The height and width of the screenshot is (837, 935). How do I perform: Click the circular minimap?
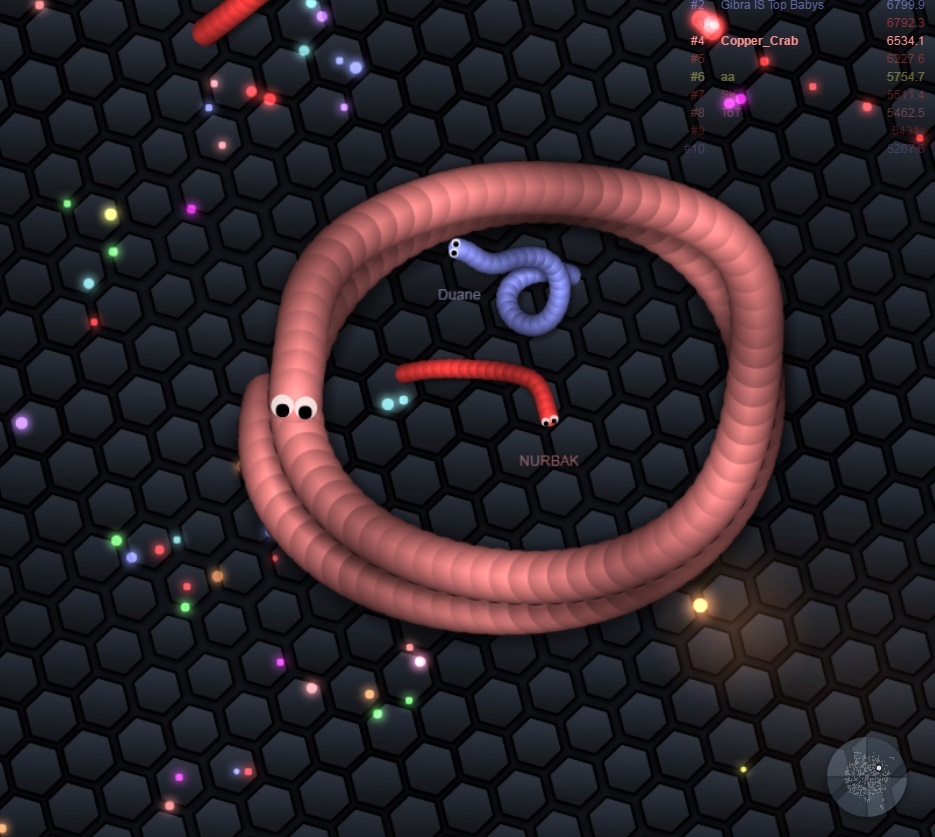(x=866, y=777)
